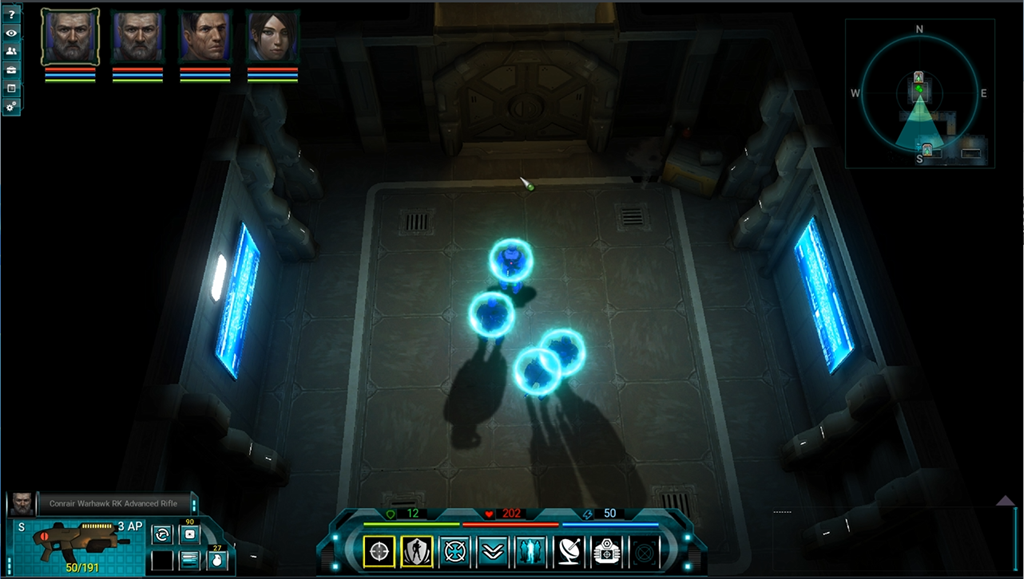Select the squad group silhouette ability

530,551
